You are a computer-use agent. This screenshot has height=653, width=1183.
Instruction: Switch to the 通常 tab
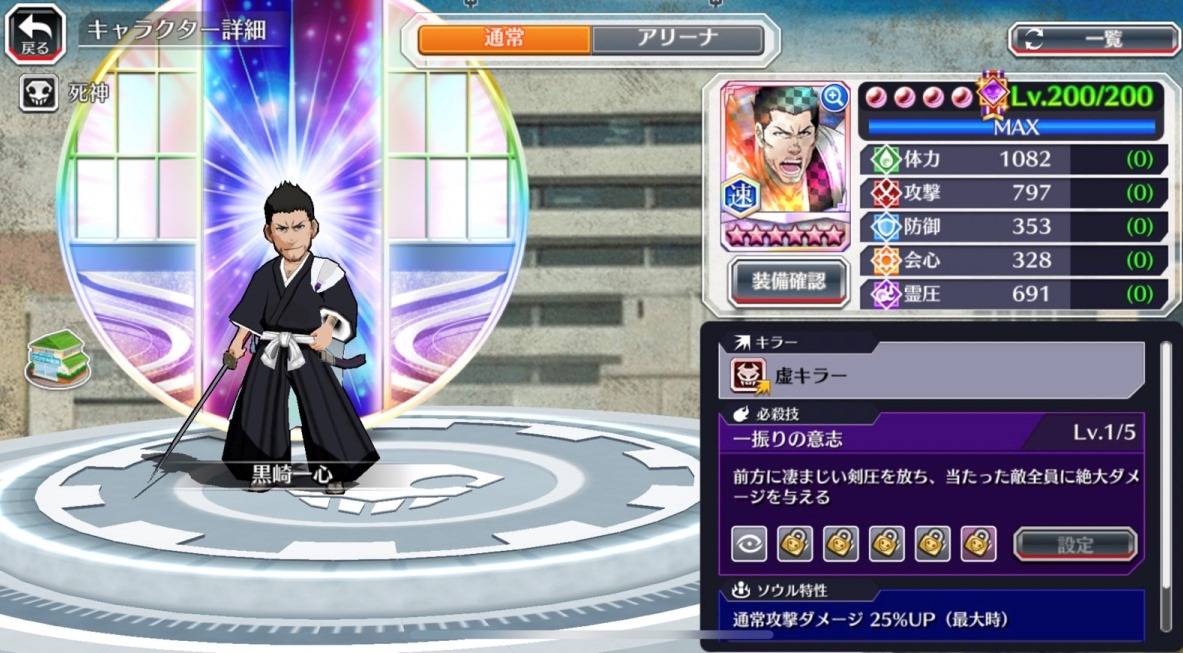point(504,39)
